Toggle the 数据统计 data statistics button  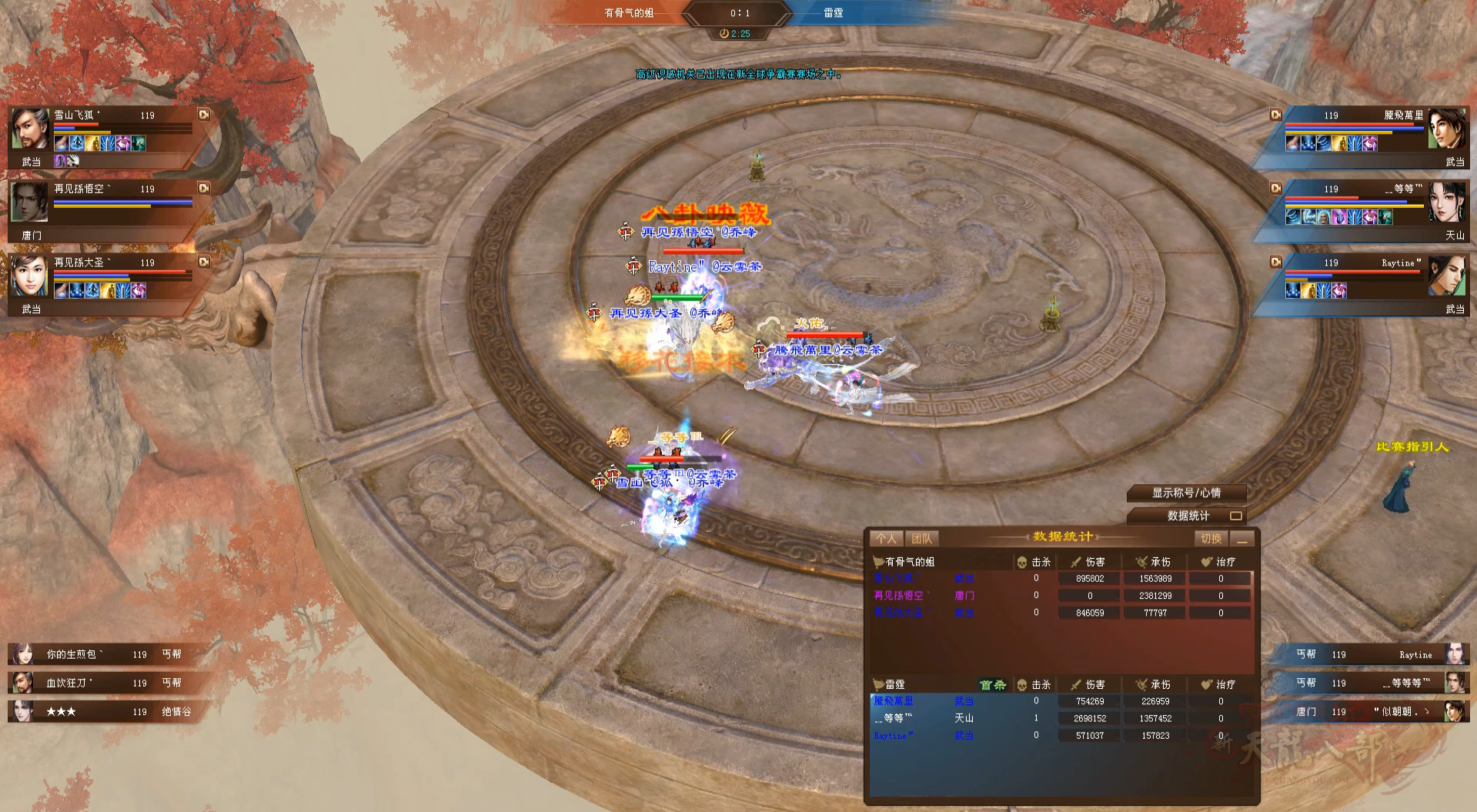(1188, 516)
